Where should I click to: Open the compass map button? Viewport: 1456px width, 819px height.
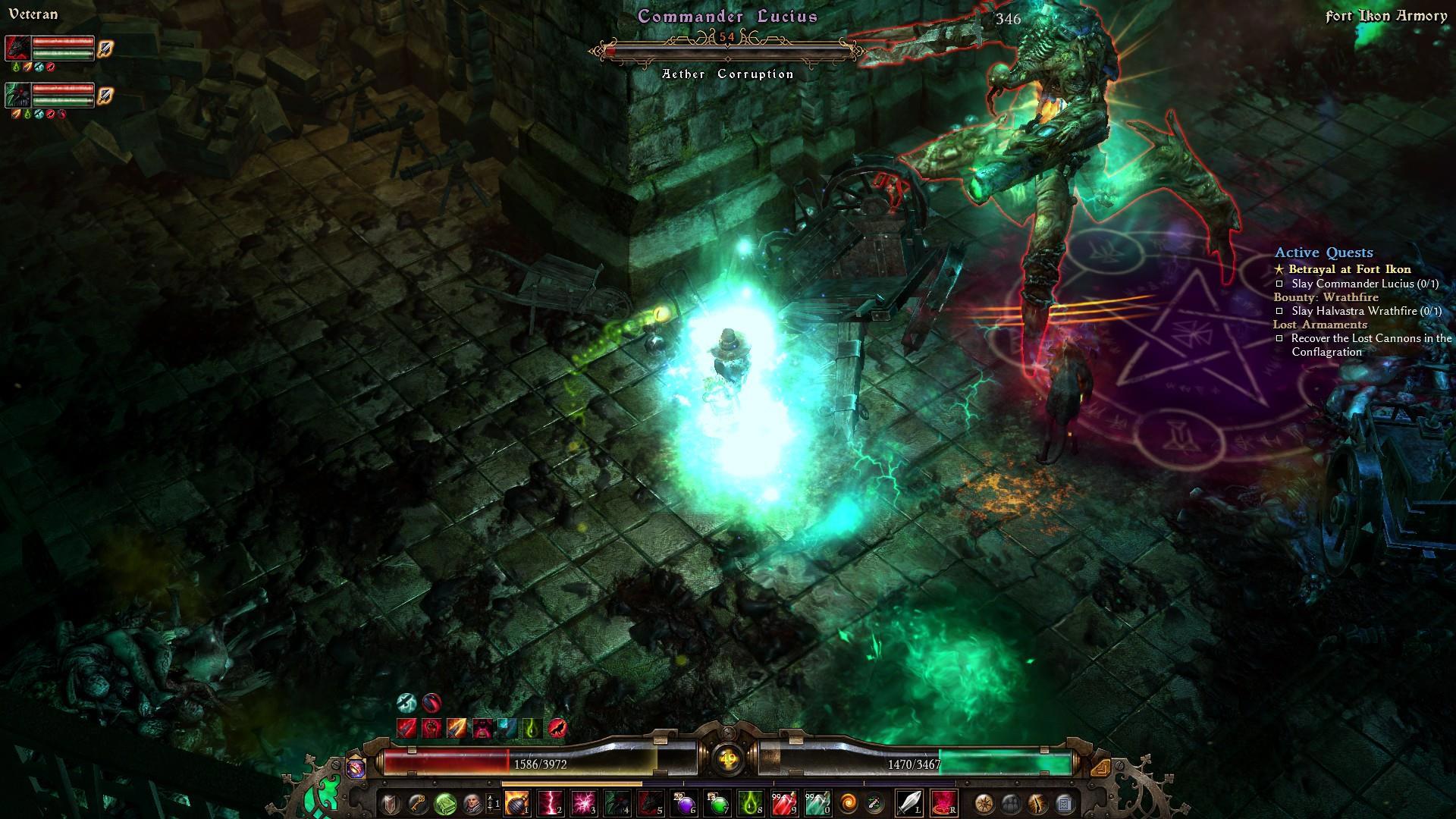pyautogui.click(x=985, y=803)
